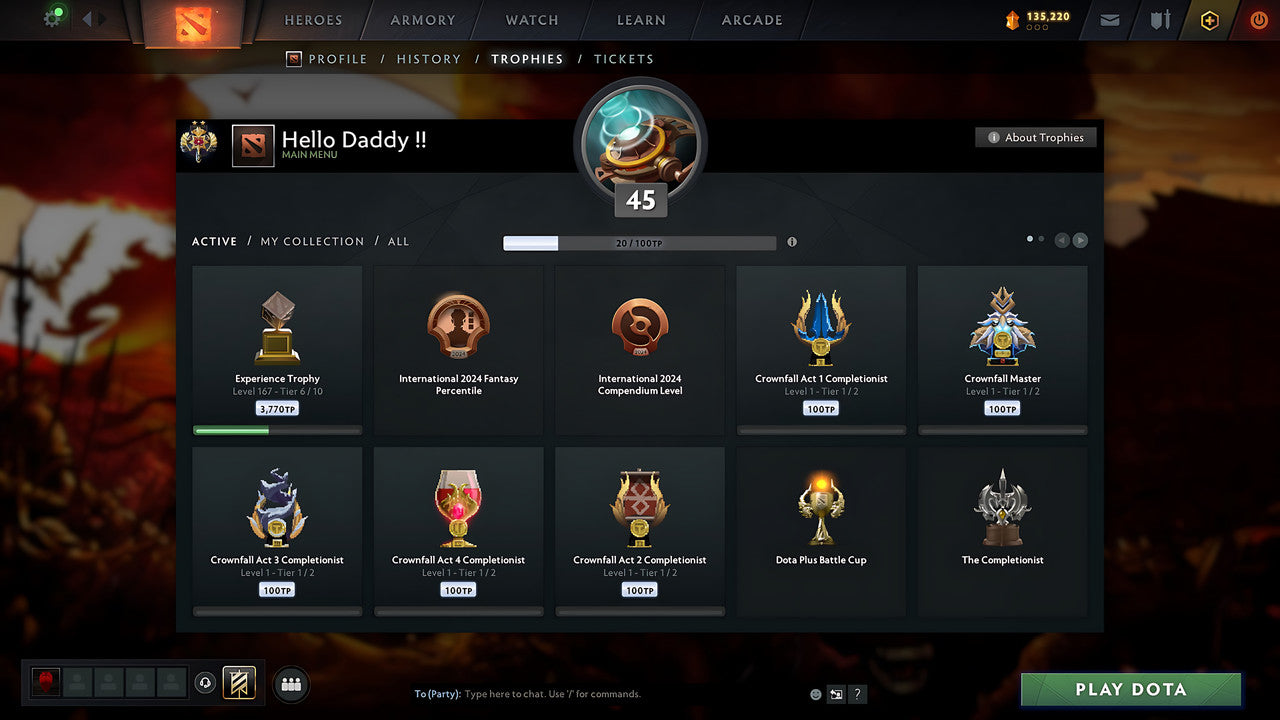The image size is (1280, 720).
Task: Toggle the first trophy page dot indicator
Action: tap(1029, 240)
